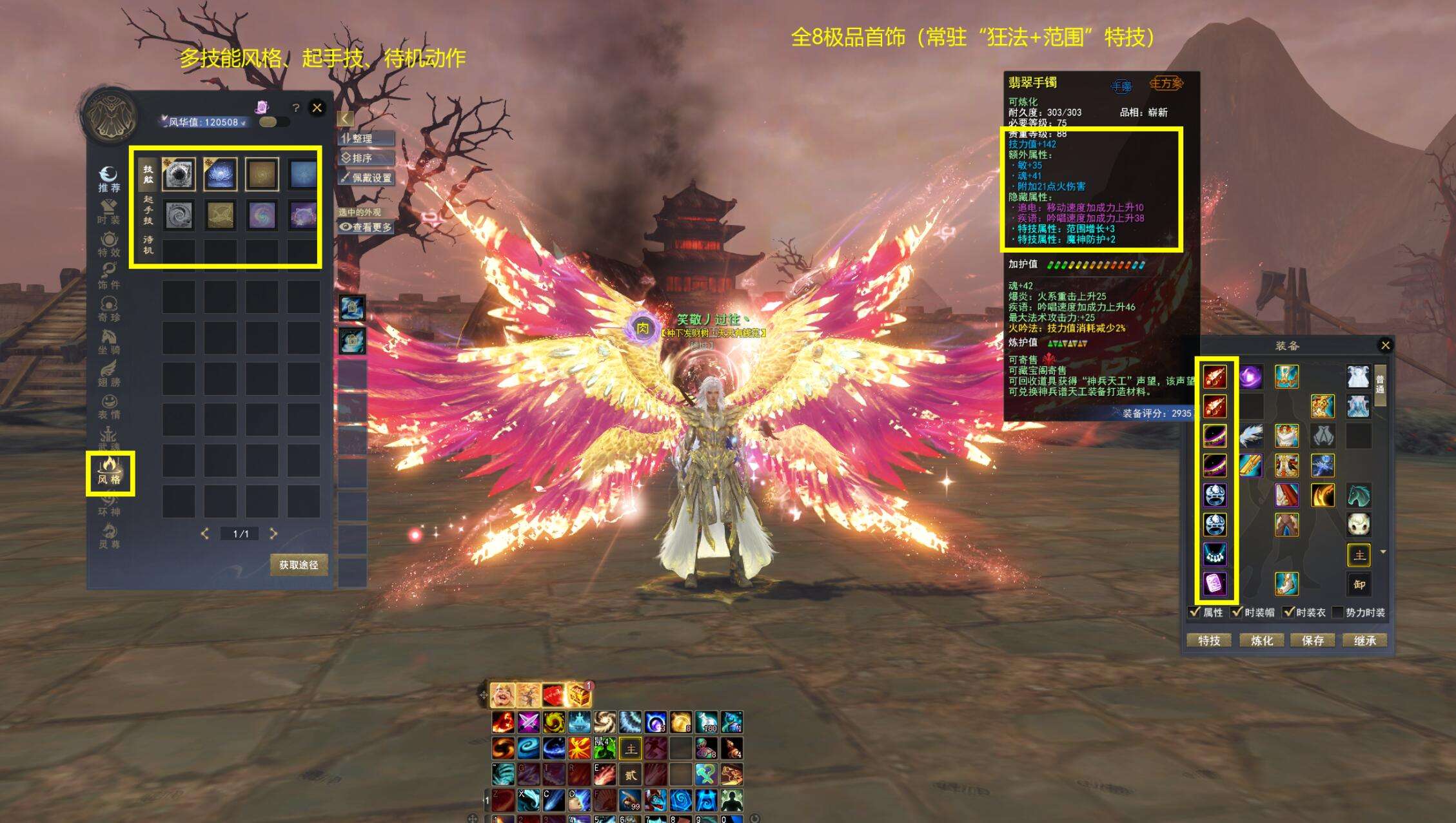The width and height of the screenshot is (1456, 823).
Task: Close the 装备 equipment window
Action: (x=1385, y=345)
